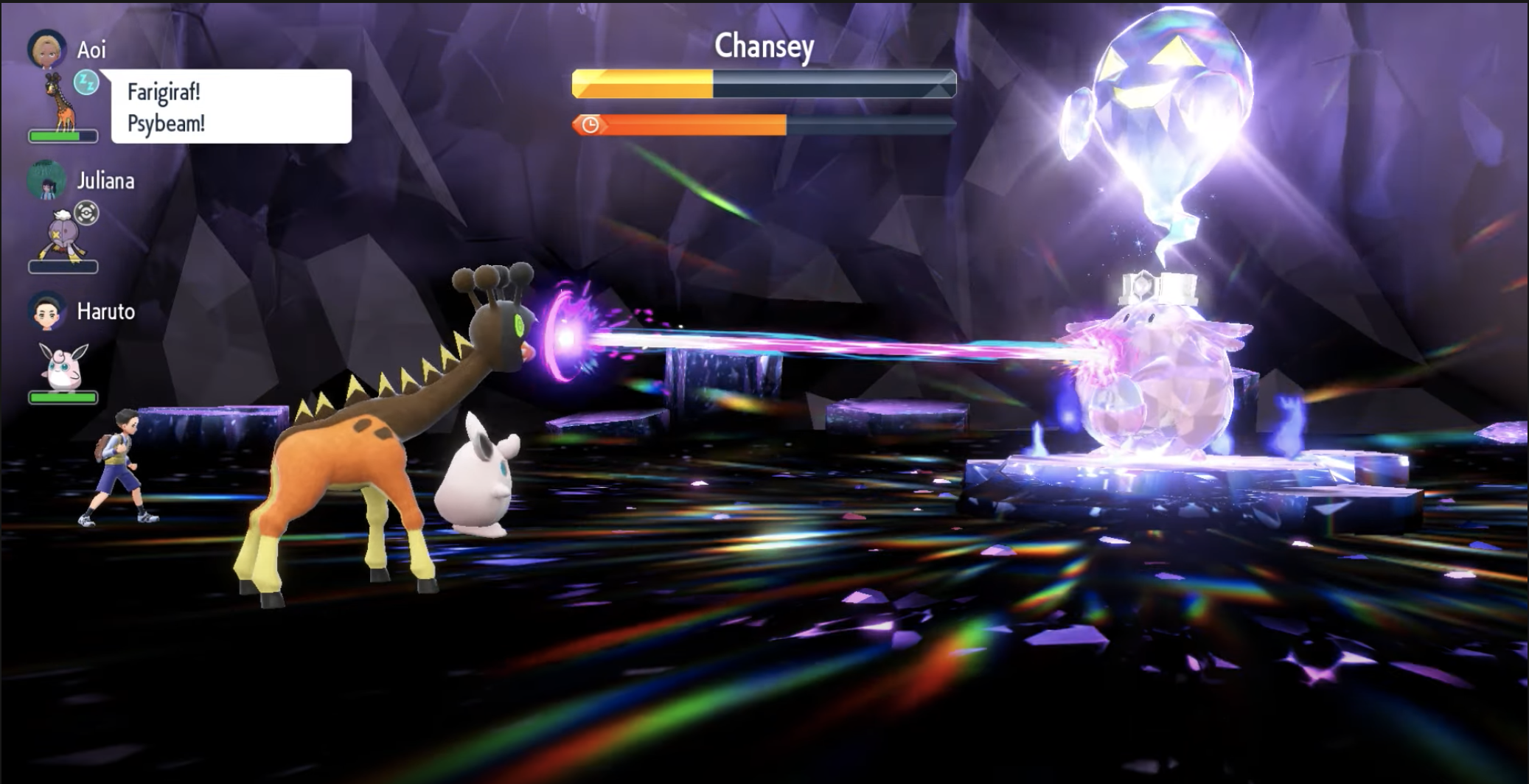Choose Haruto's trainer avatar
The image size is (1529, 784).
(46, 311)
